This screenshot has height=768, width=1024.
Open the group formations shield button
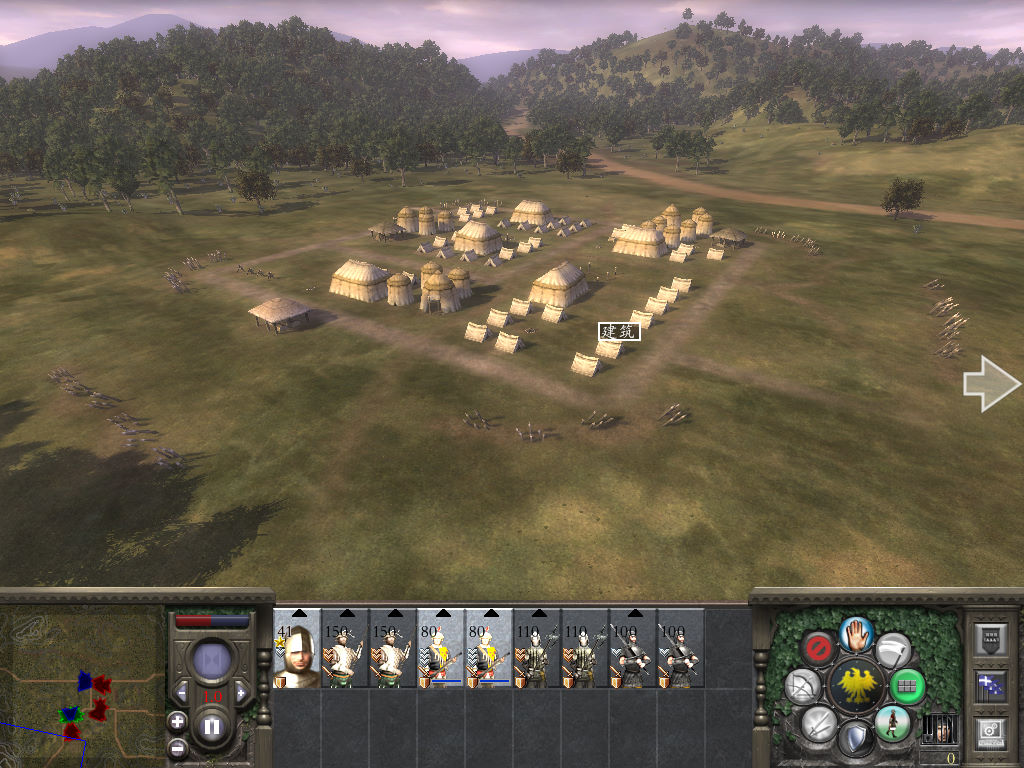990,640
